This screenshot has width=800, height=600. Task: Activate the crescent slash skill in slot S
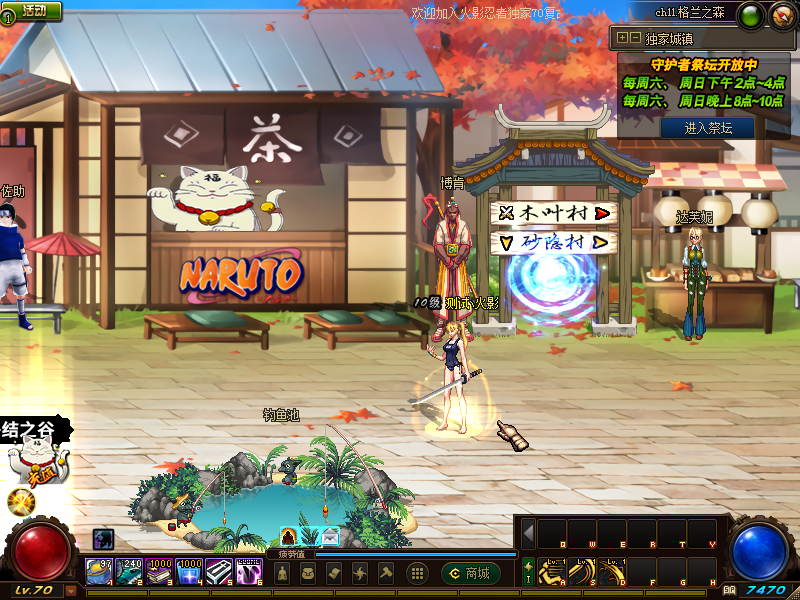coord(582,572)
